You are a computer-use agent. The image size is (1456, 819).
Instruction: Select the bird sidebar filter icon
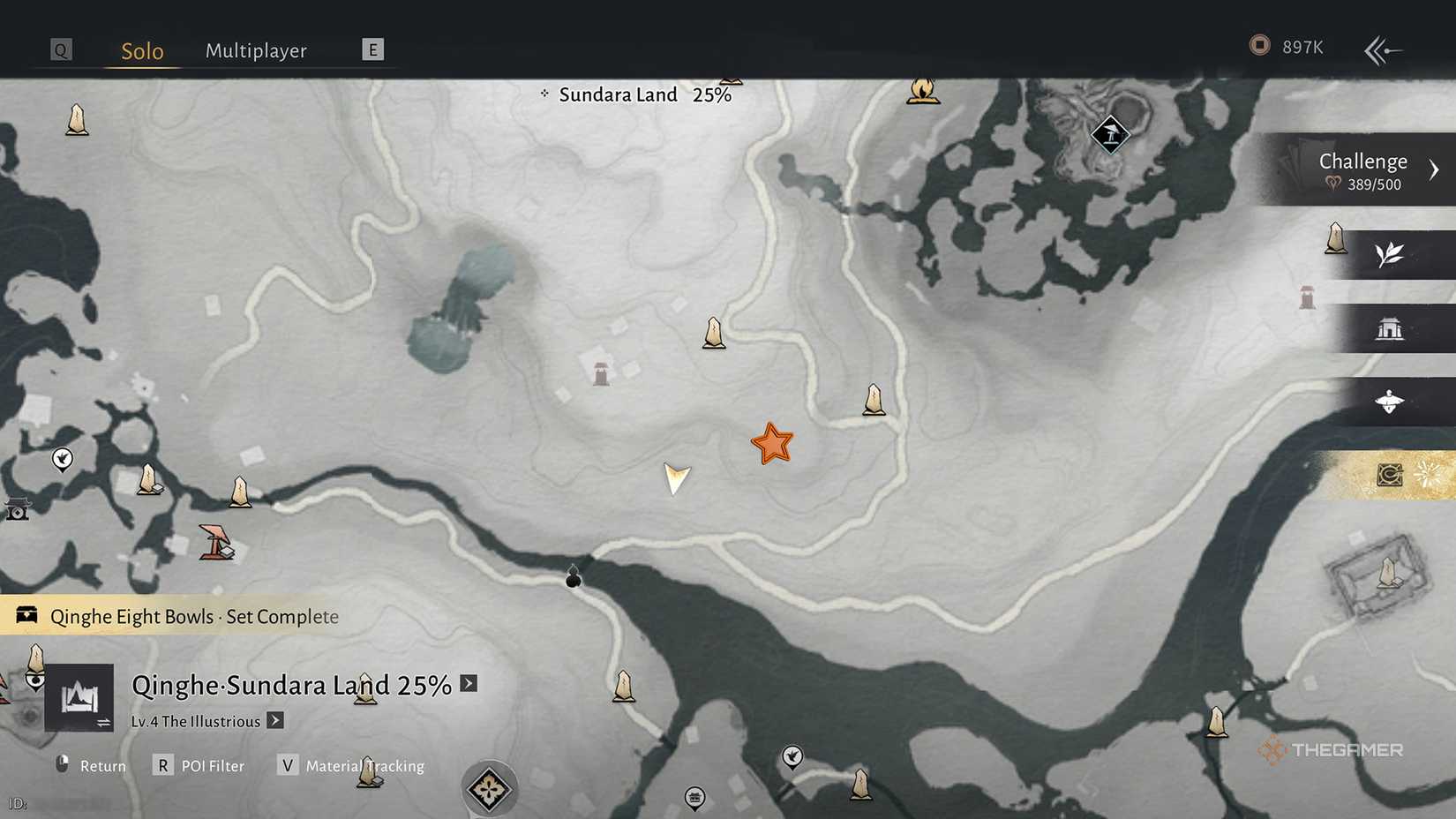(x=1390, y=402)
